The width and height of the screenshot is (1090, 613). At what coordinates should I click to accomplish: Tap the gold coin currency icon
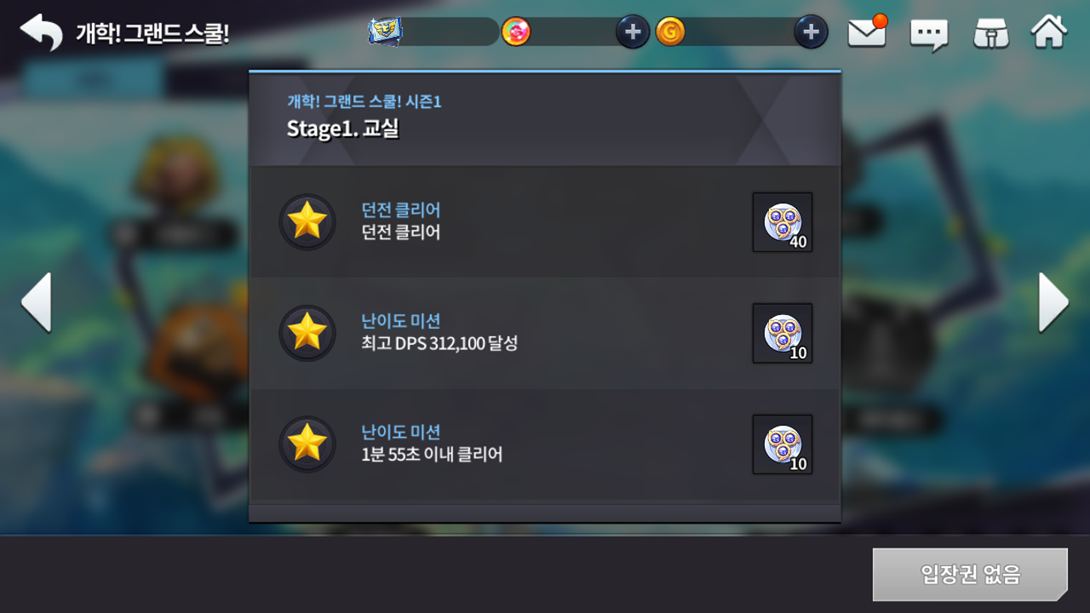[x=671, y=32]
